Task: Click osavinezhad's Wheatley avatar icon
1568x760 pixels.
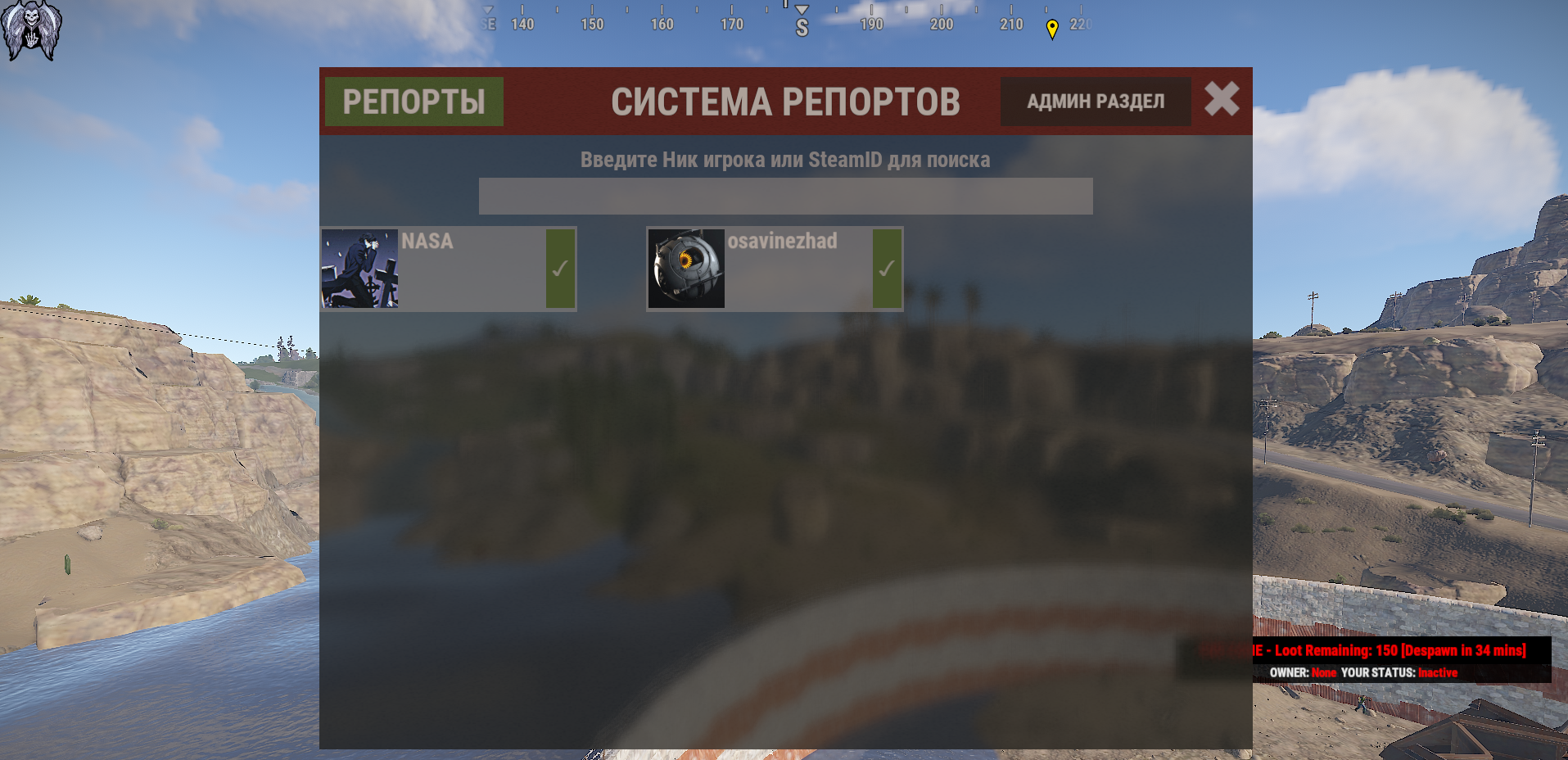Action: [685, 268]
